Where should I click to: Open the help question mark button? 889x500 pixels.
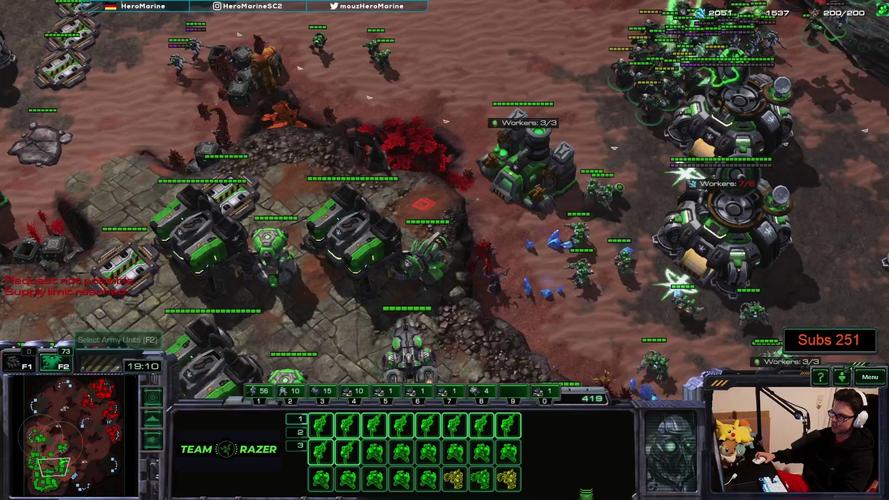point(821,377)
